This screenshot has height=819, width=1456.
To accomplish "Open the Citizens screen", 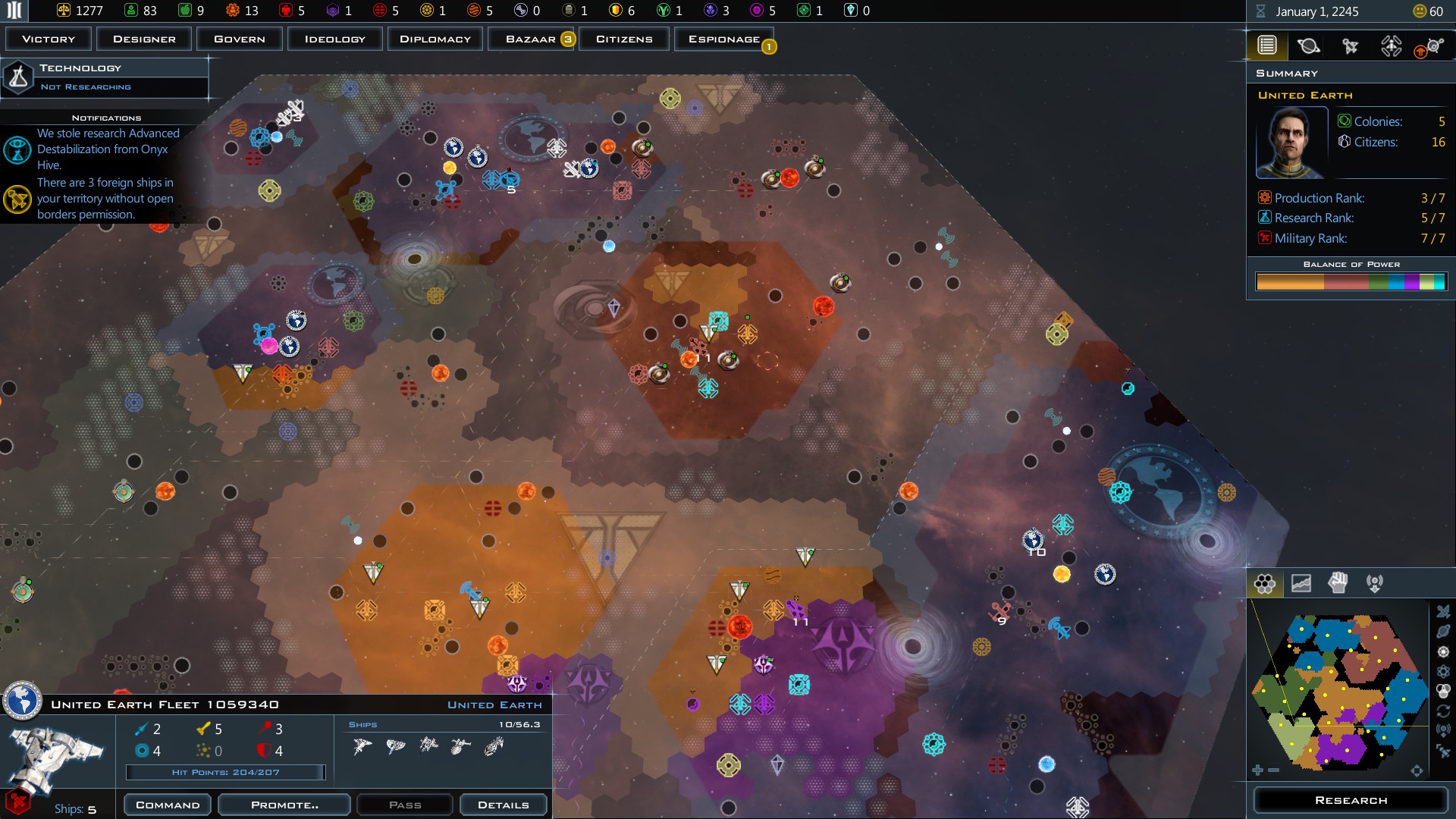I will click(x=624, y=39).
